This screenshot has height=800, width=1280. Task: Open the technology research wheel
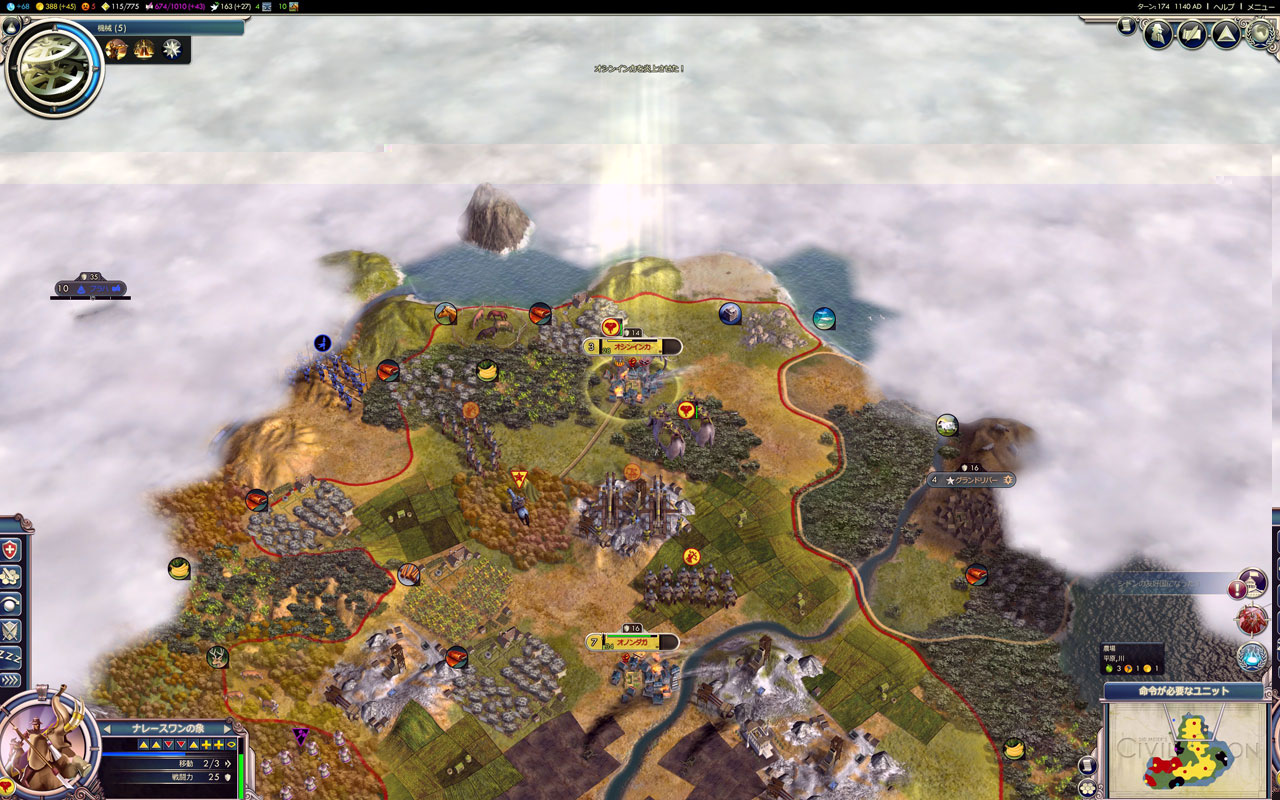coord(53,65)
